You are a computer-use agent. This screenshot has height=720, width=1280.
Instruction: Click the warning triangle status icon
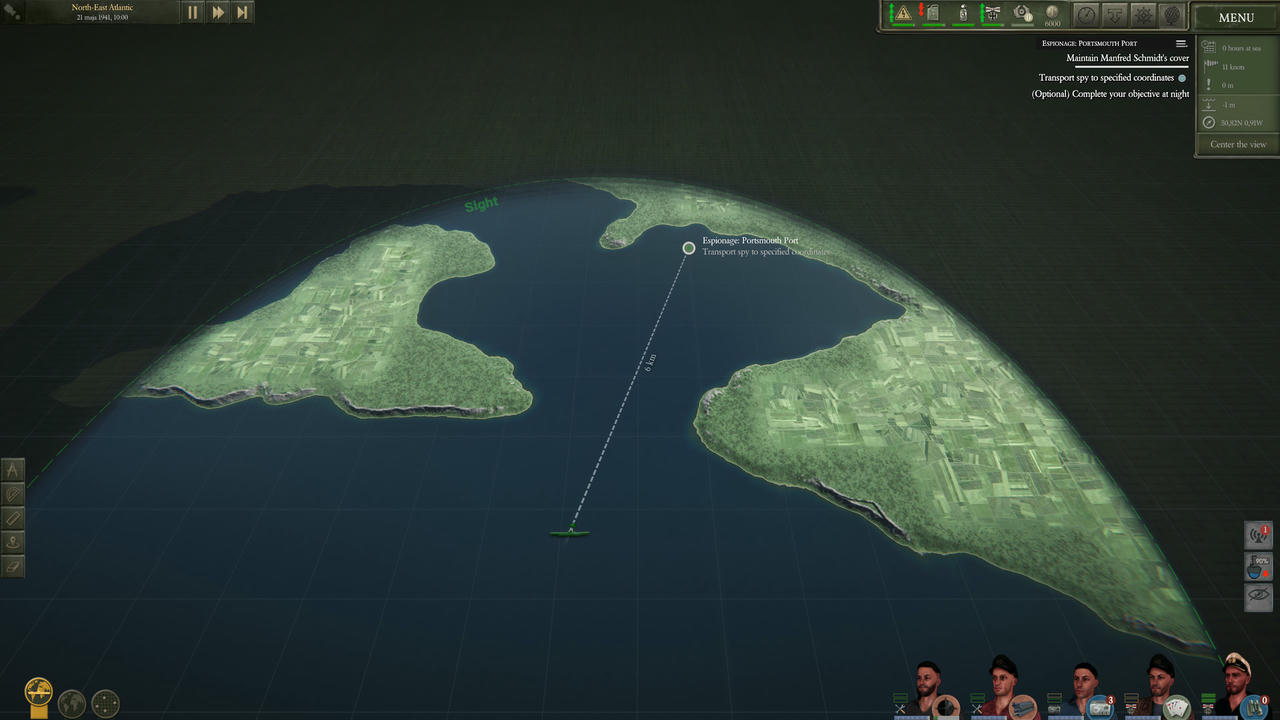[x=903, y=14]
